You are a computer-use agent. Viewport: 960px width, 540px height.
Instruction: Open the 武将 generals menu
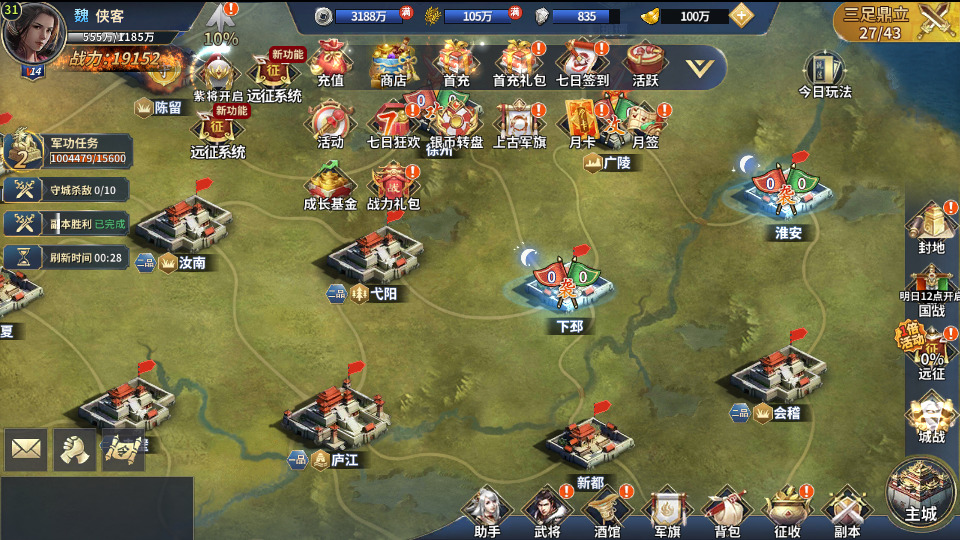(x=547, y=510)
